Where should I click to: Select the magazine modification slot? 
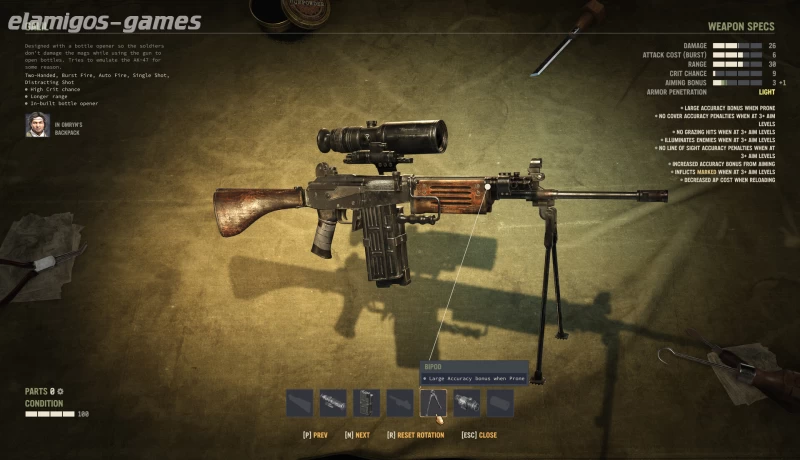(x=366, y=403)
